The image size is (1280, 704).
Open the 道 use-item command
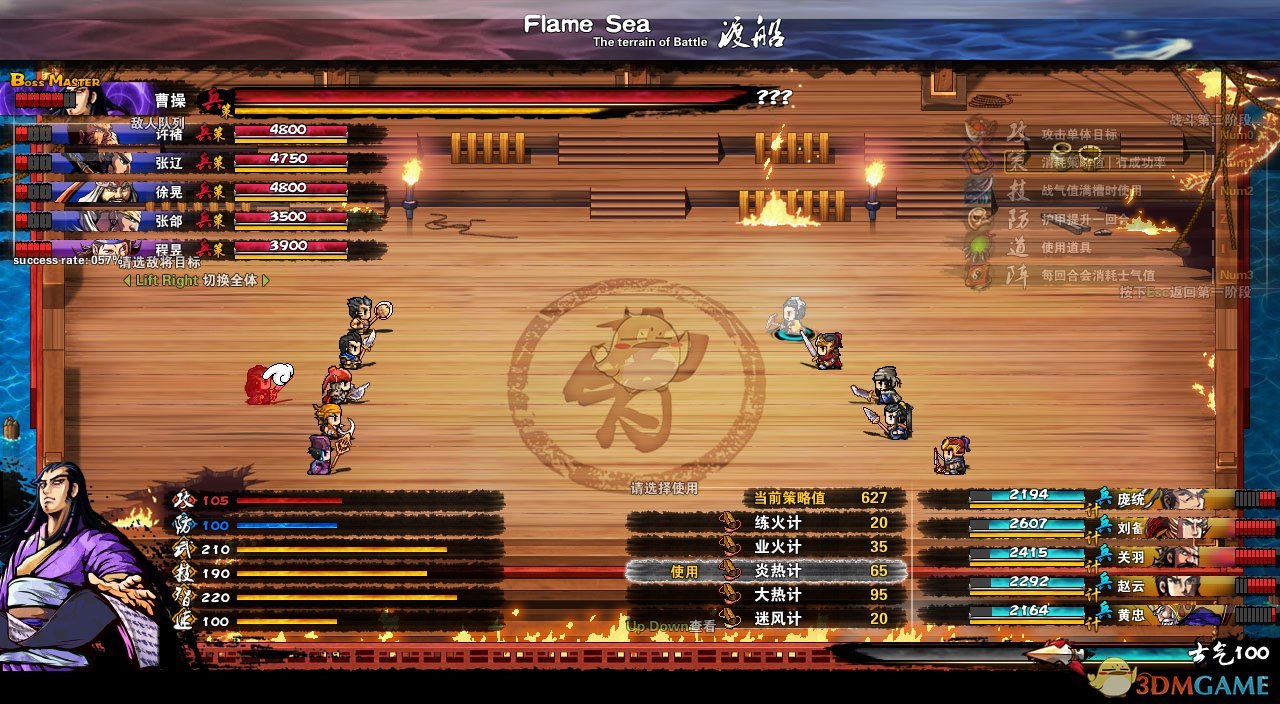coord(1016,247)
